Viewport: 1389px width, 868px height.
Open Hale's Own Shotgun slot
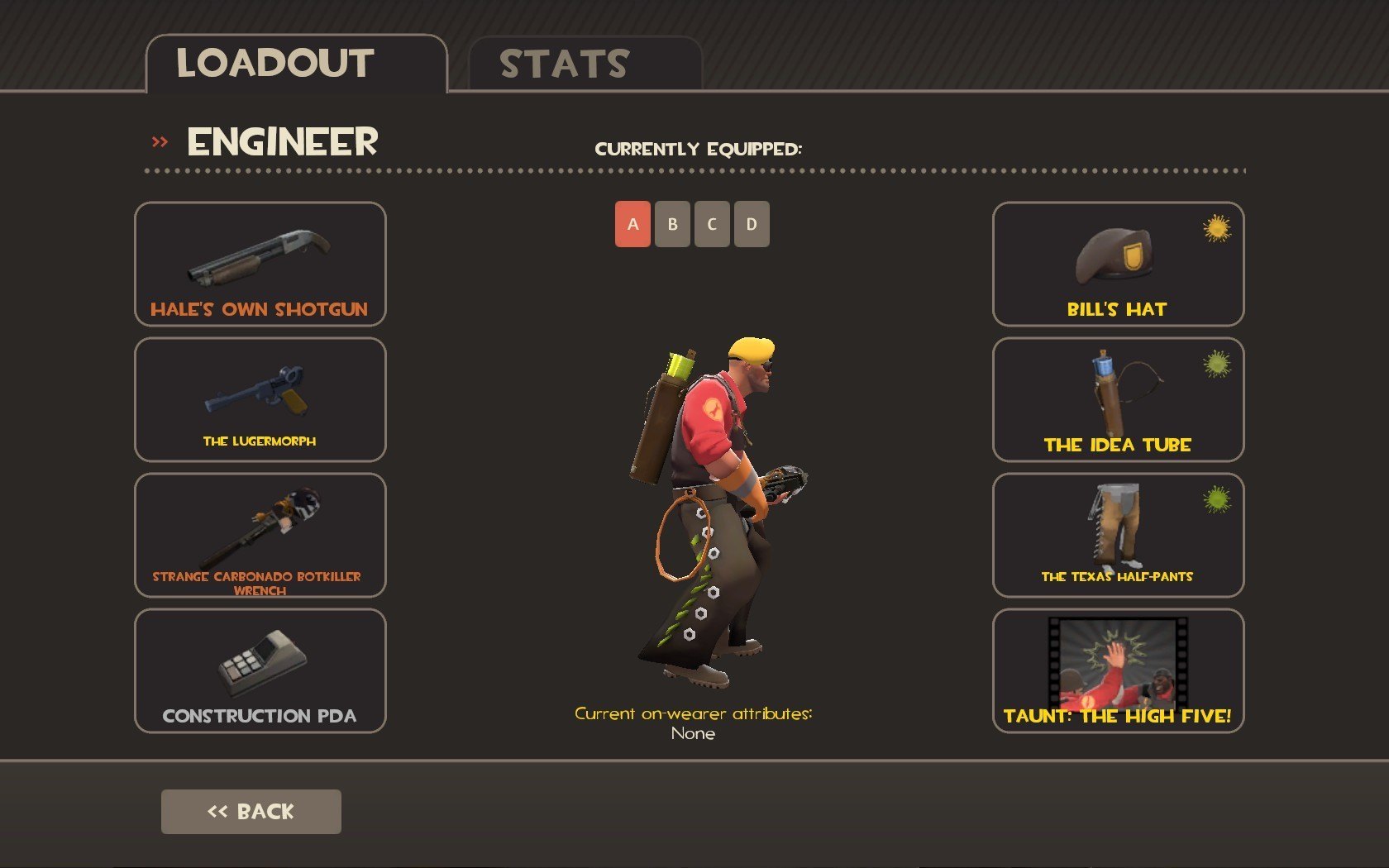[260, 264]
